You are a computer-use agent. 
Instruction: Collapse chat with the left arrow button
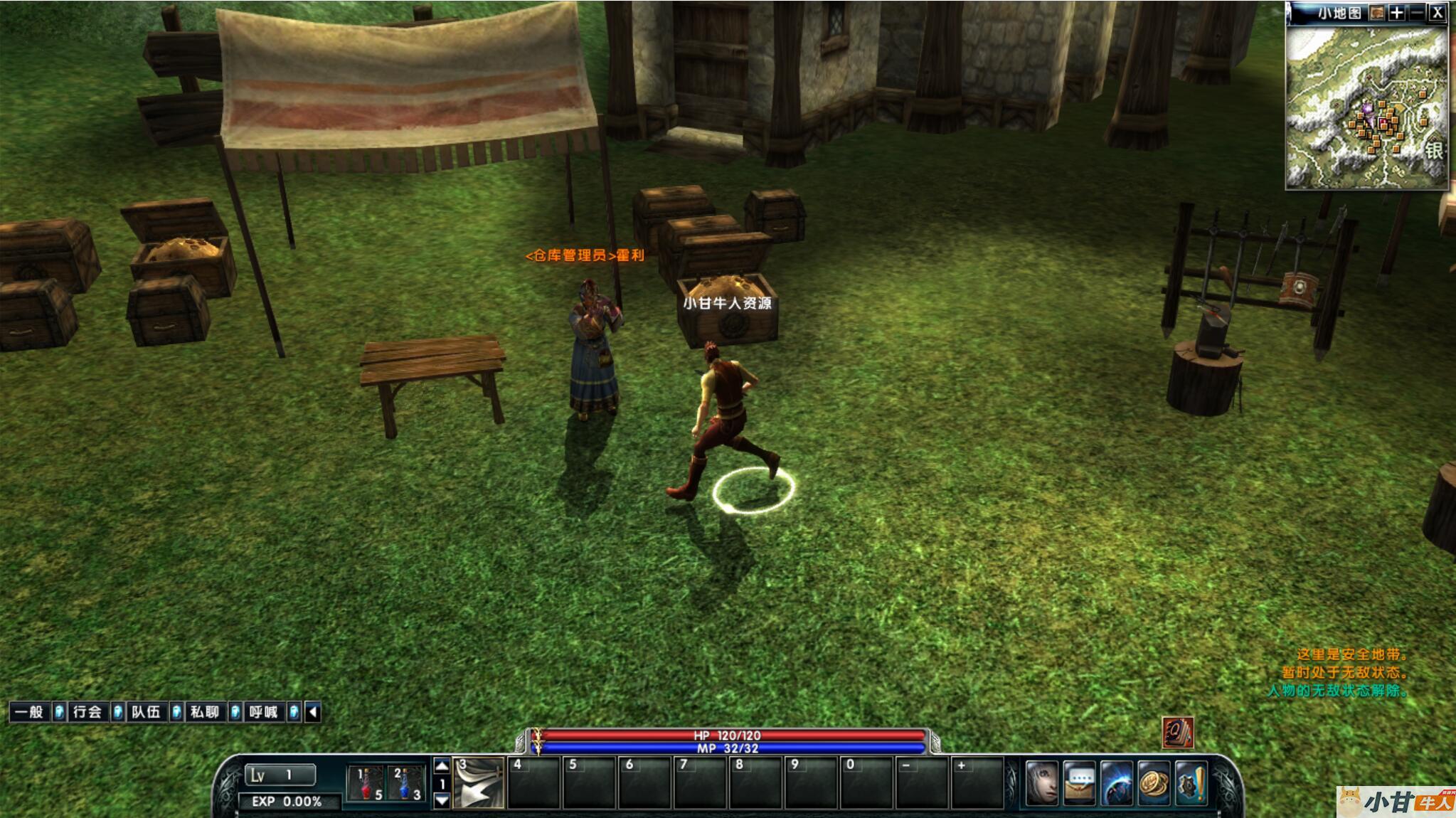click(313, 712)
